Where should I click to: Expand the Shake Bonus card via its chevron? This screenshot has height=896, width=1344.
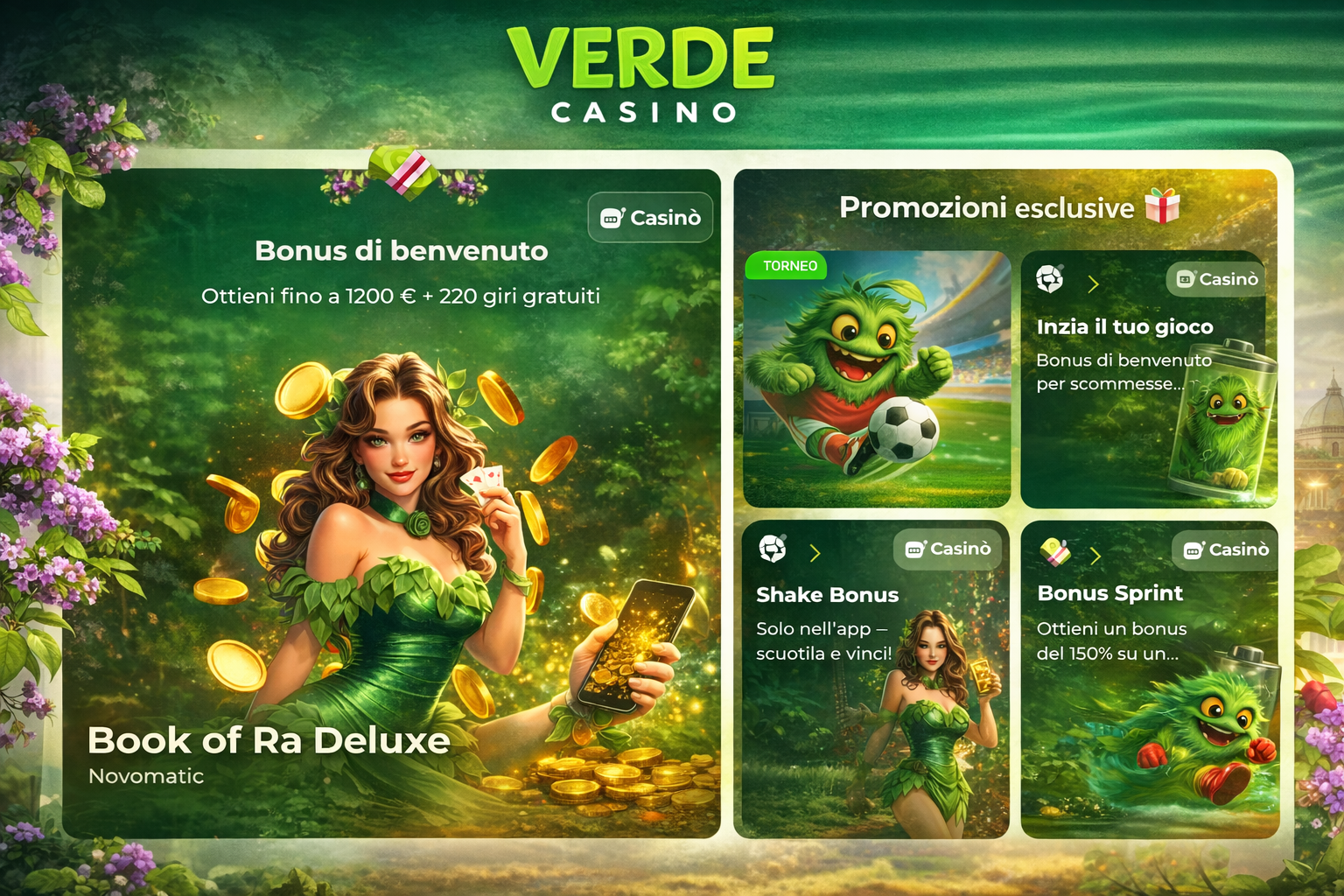tap(815, 551)
